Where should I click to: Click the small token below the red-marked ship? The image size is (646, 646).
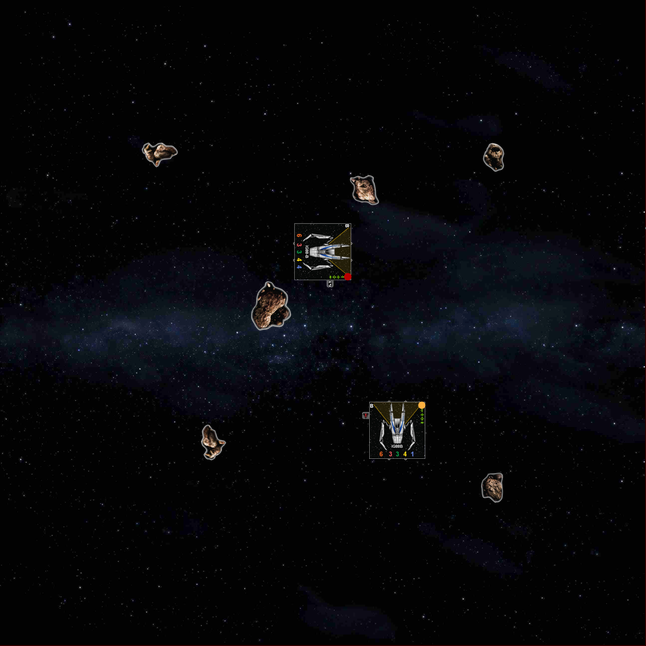[x=330, y=284]
